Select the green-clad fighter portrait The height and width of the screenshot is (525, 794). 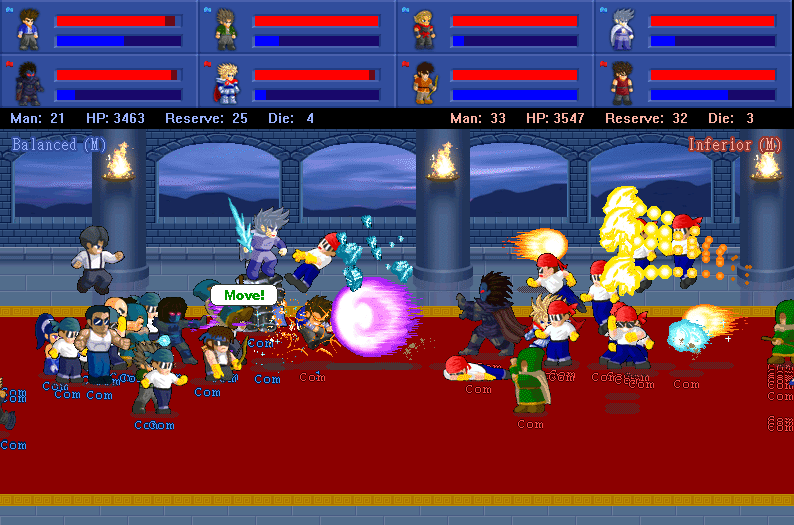pyautogui.click(x=226, y=28)
